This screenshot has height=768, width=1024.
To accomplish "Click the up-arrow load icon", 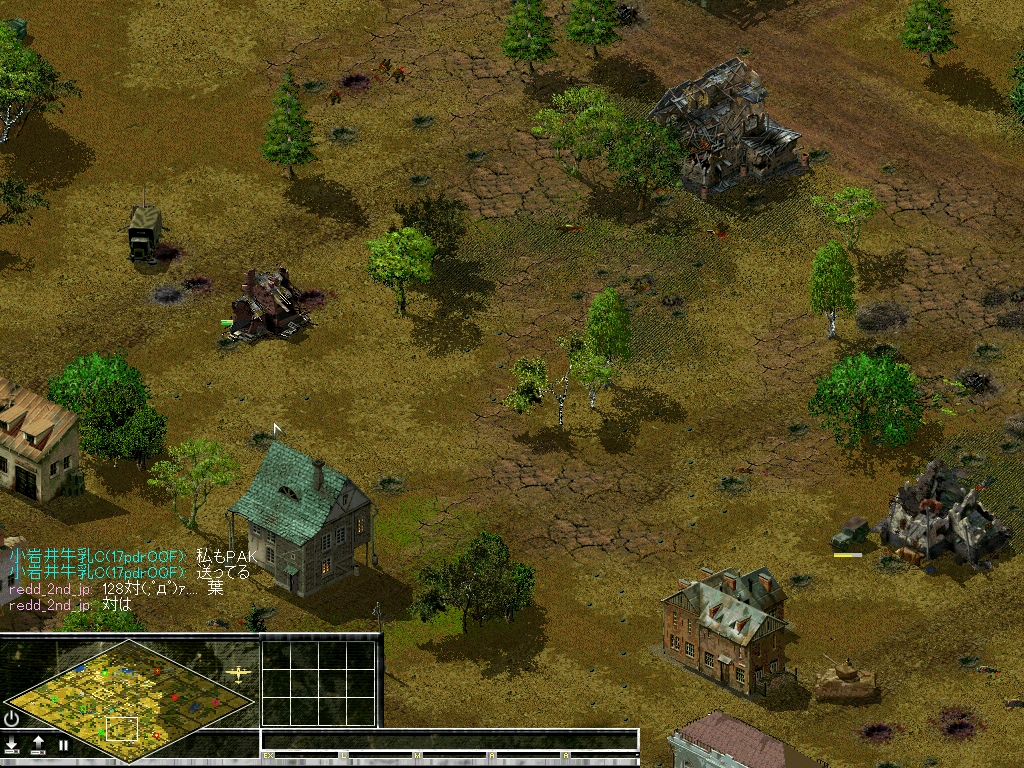I will click(x=38, y=745).
